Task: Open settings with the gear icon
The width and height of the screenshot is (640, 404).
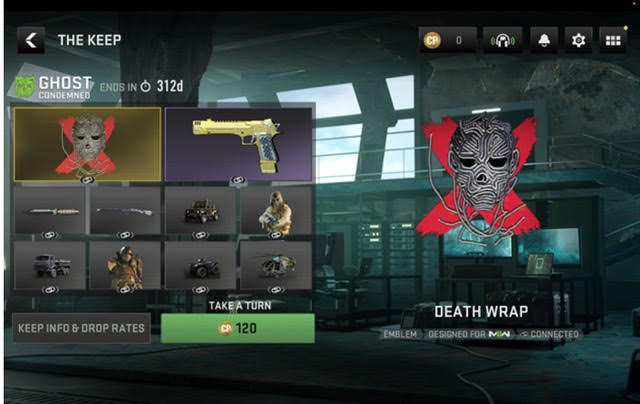Action: point(577,40)
